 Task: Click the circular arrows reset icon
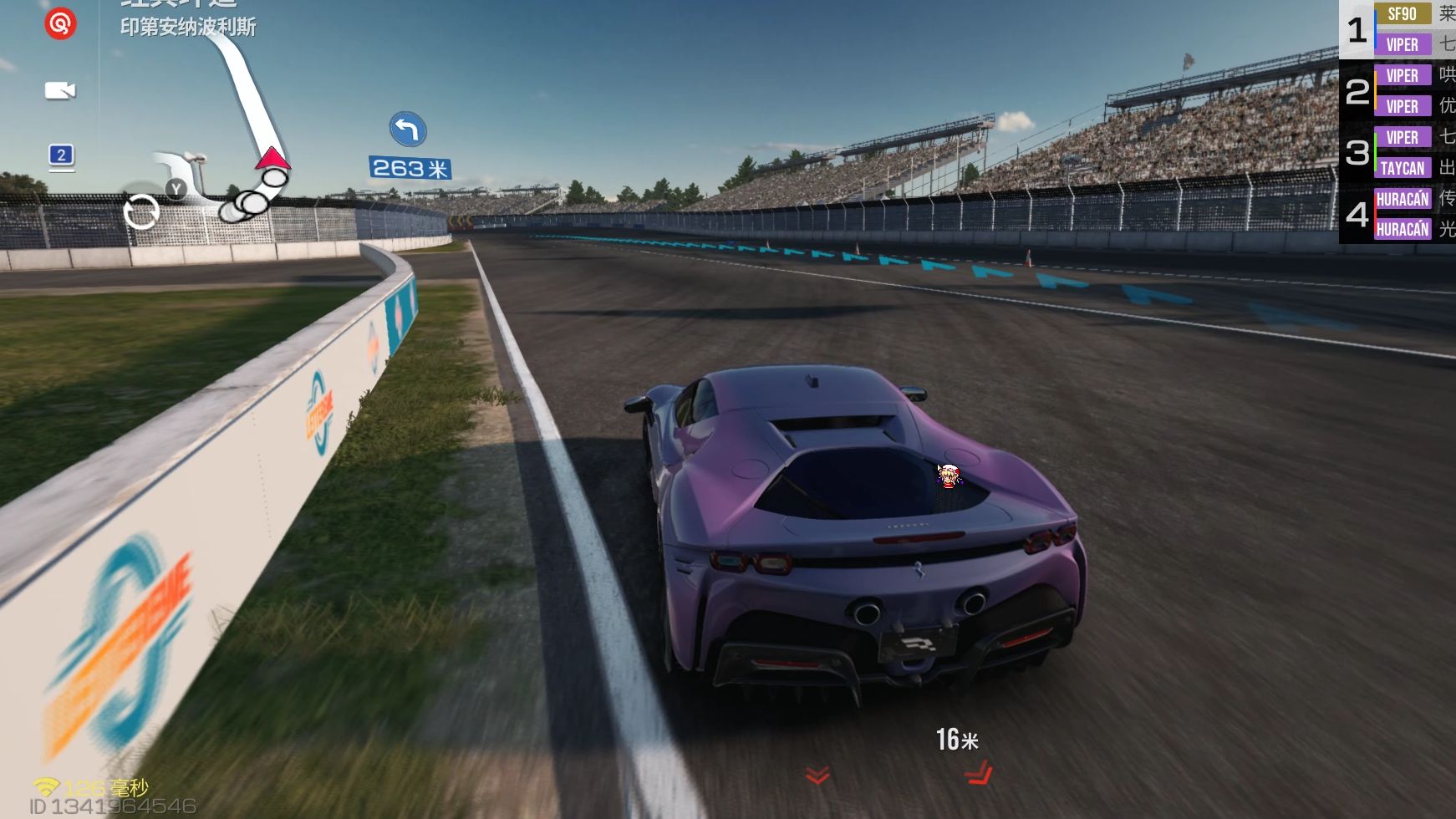coord(141,211)
